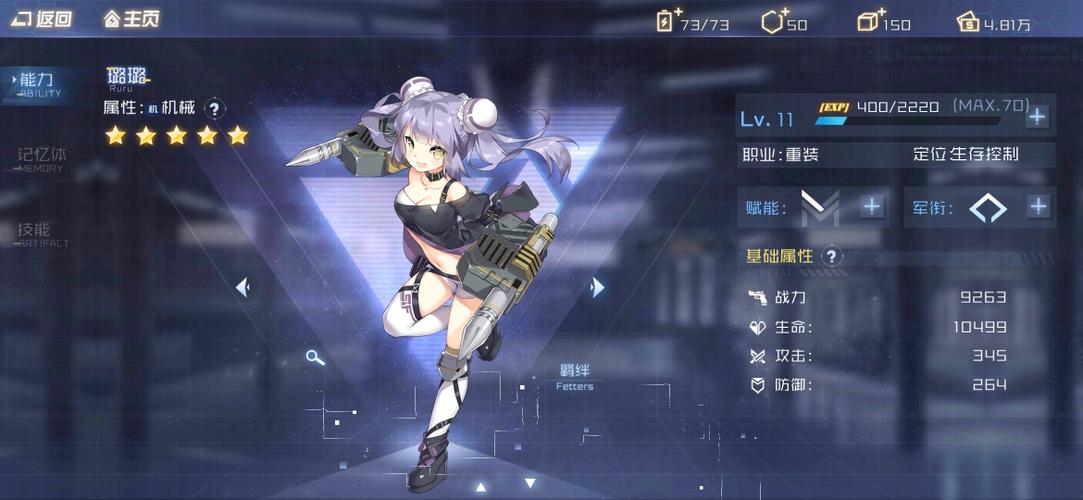Magnify the character art with the magnifier
This screenshot has height=500, width=1083.
pos(315,357)
